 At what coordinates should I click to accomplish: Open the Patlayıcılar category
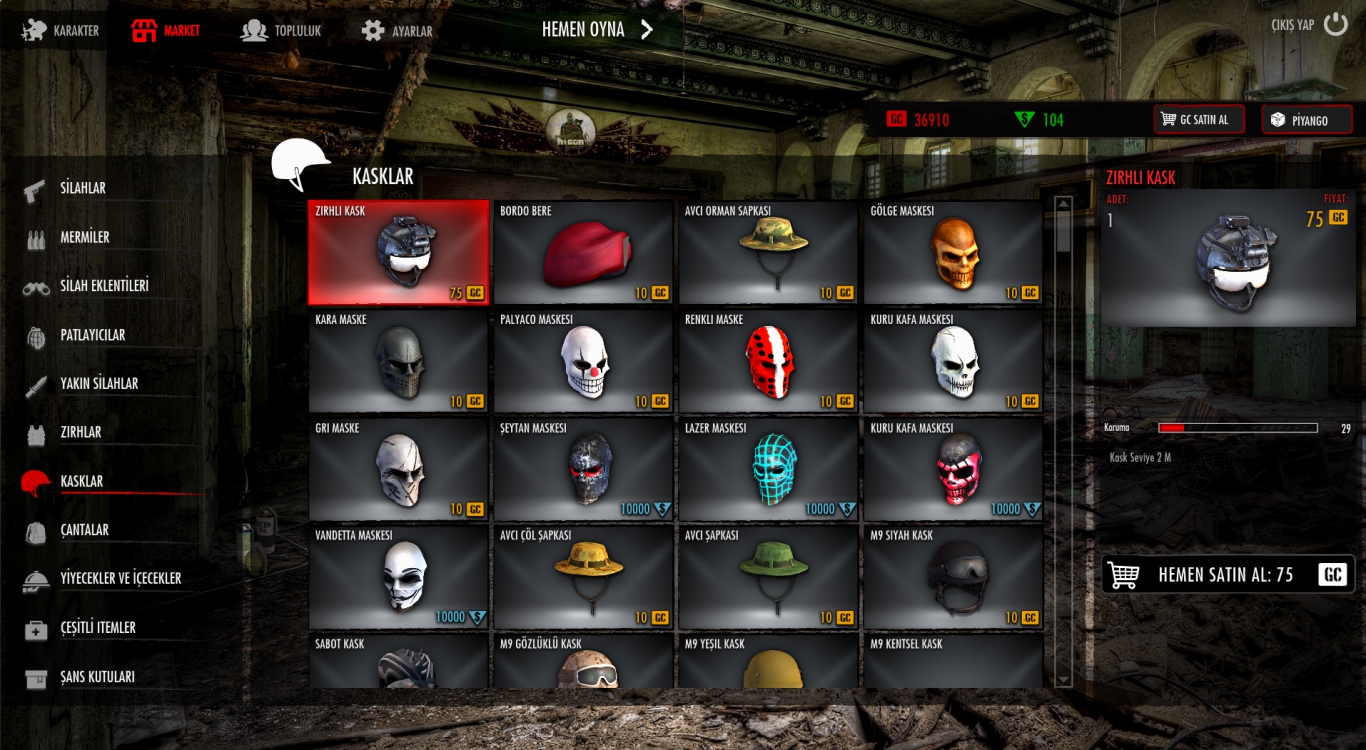[x=92, y=335]
